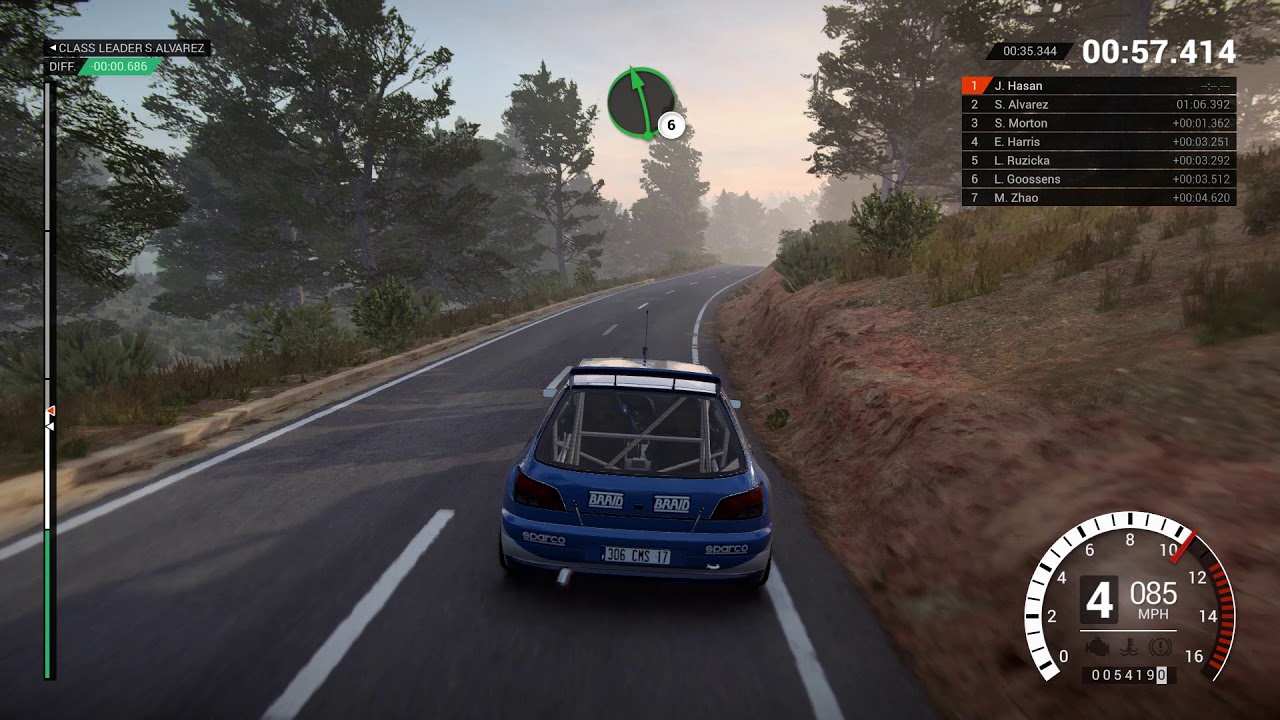Select M. Zhao's timing entry
The width and height of the screenshot is (1280, 720).
tap(1098, 198)
